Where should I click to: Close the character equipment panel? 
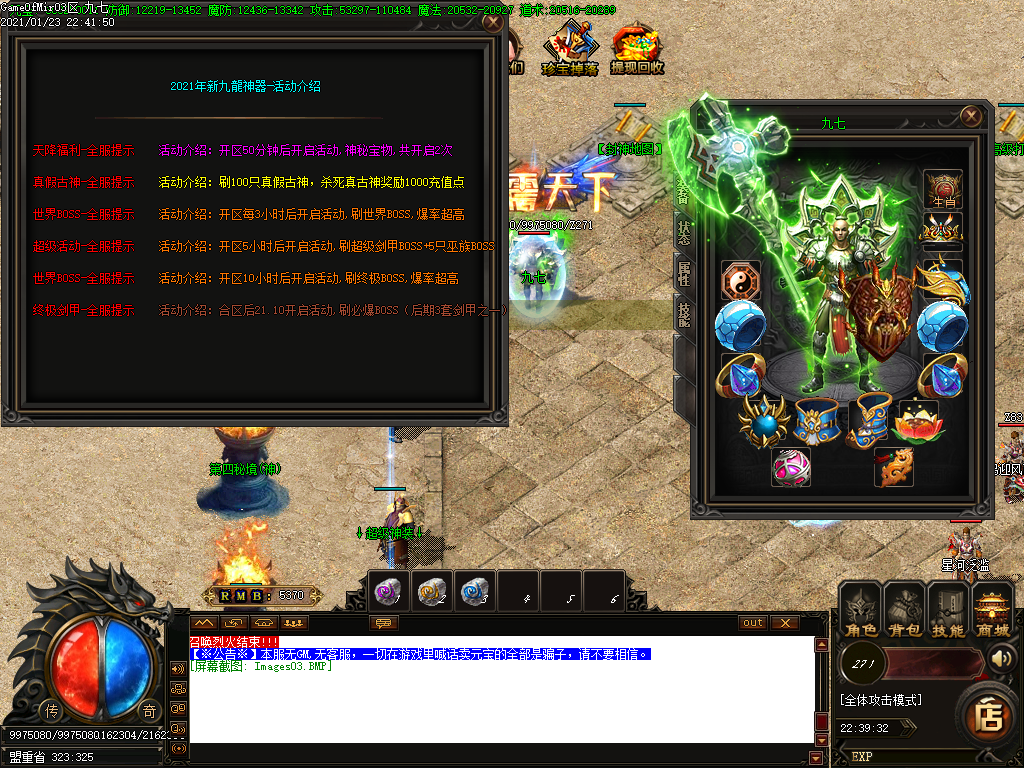coord(970,116)
